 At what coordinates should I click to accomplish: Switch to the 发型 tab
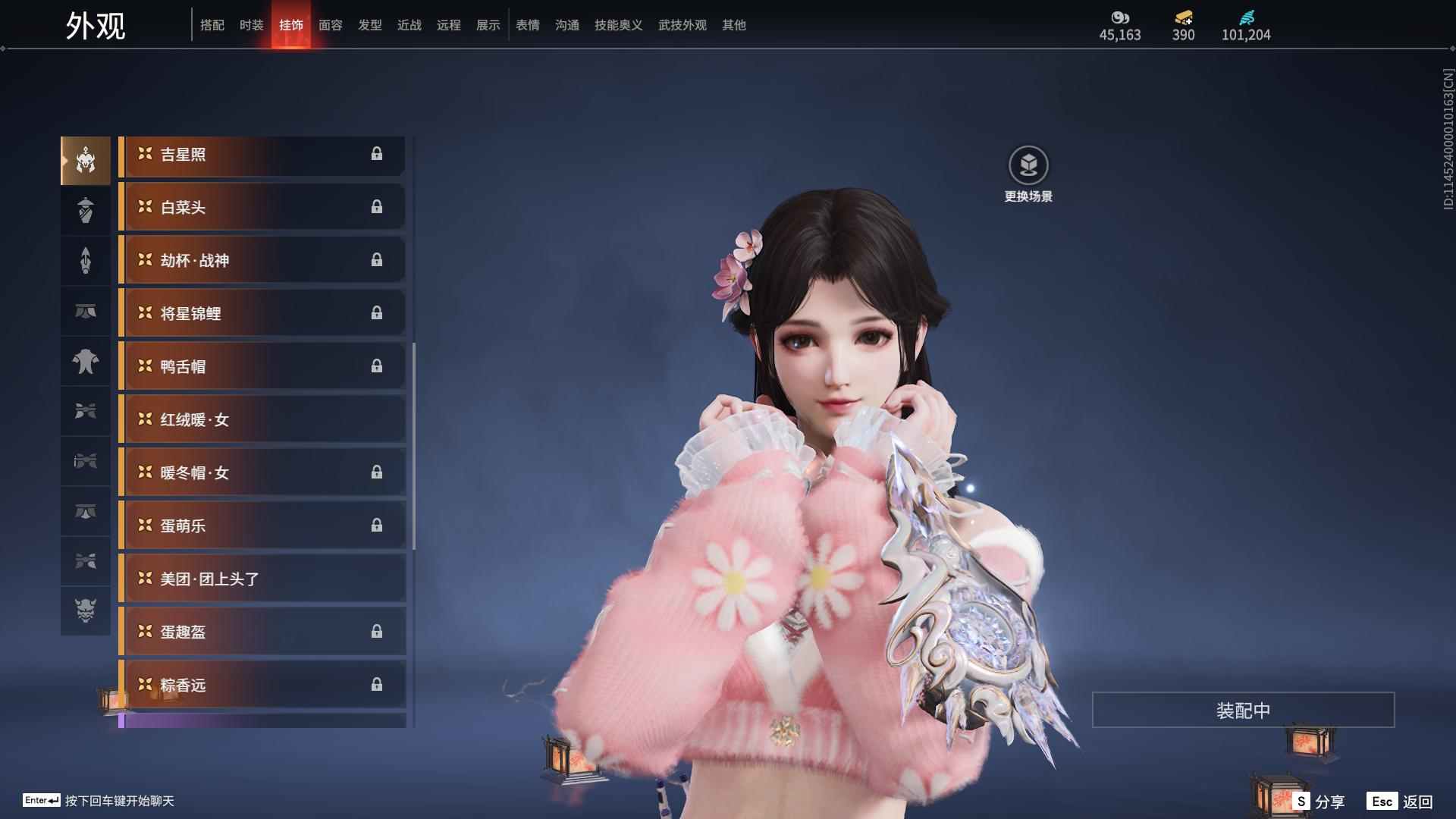click(369, 25)
